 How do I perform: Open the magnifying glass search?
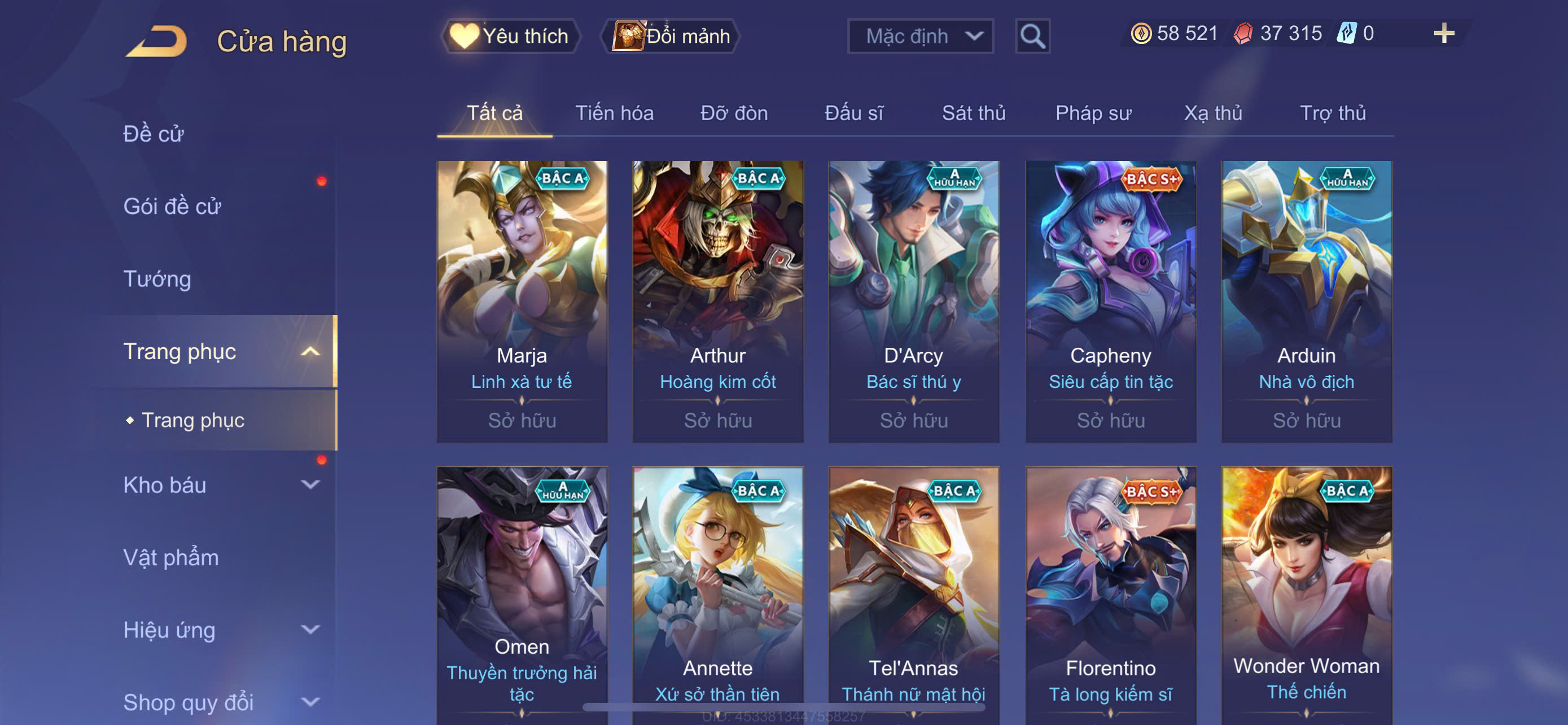coord(1032,37)
